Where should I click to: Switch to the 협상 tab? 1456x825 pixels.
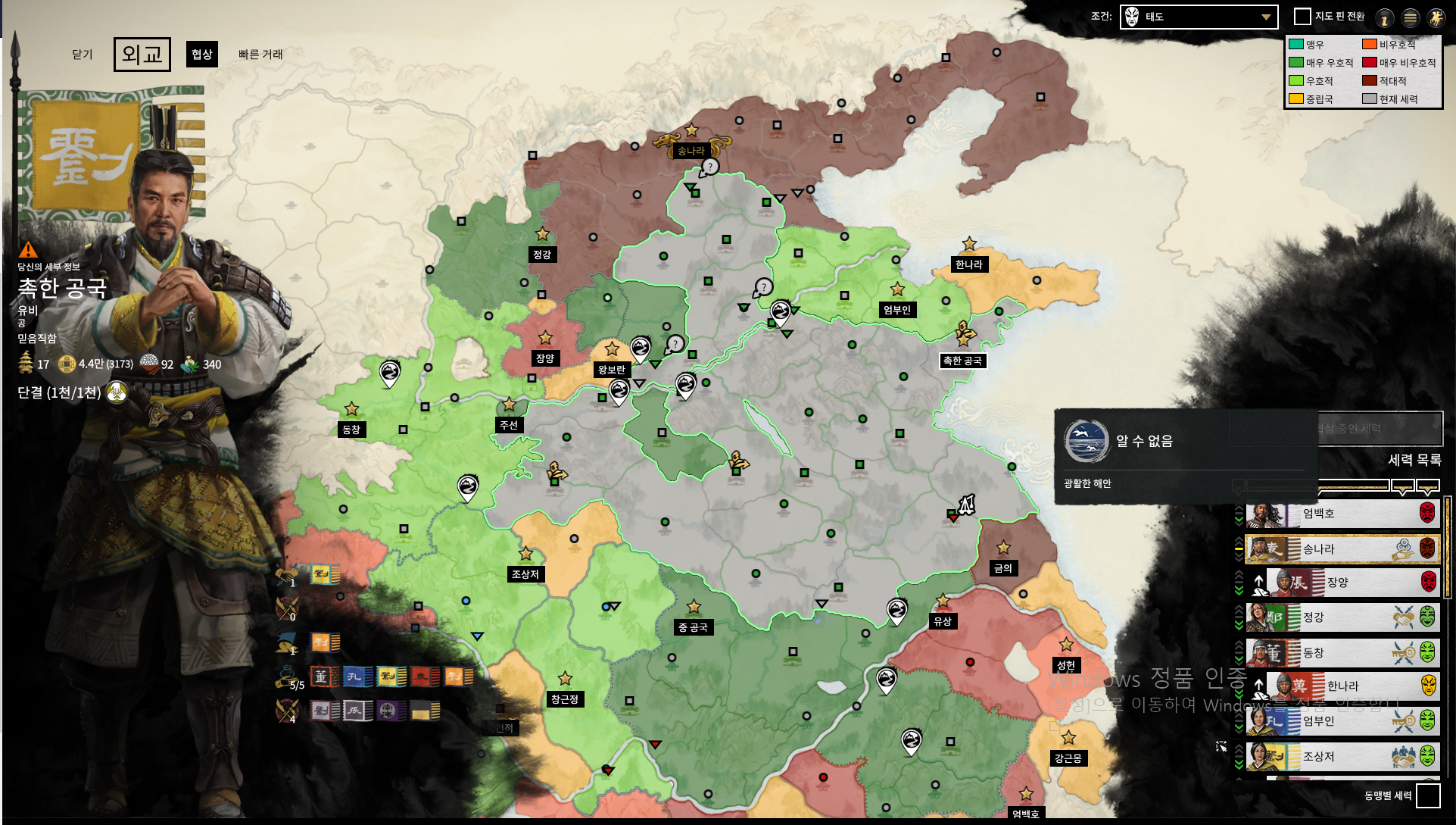click(201, 54)
